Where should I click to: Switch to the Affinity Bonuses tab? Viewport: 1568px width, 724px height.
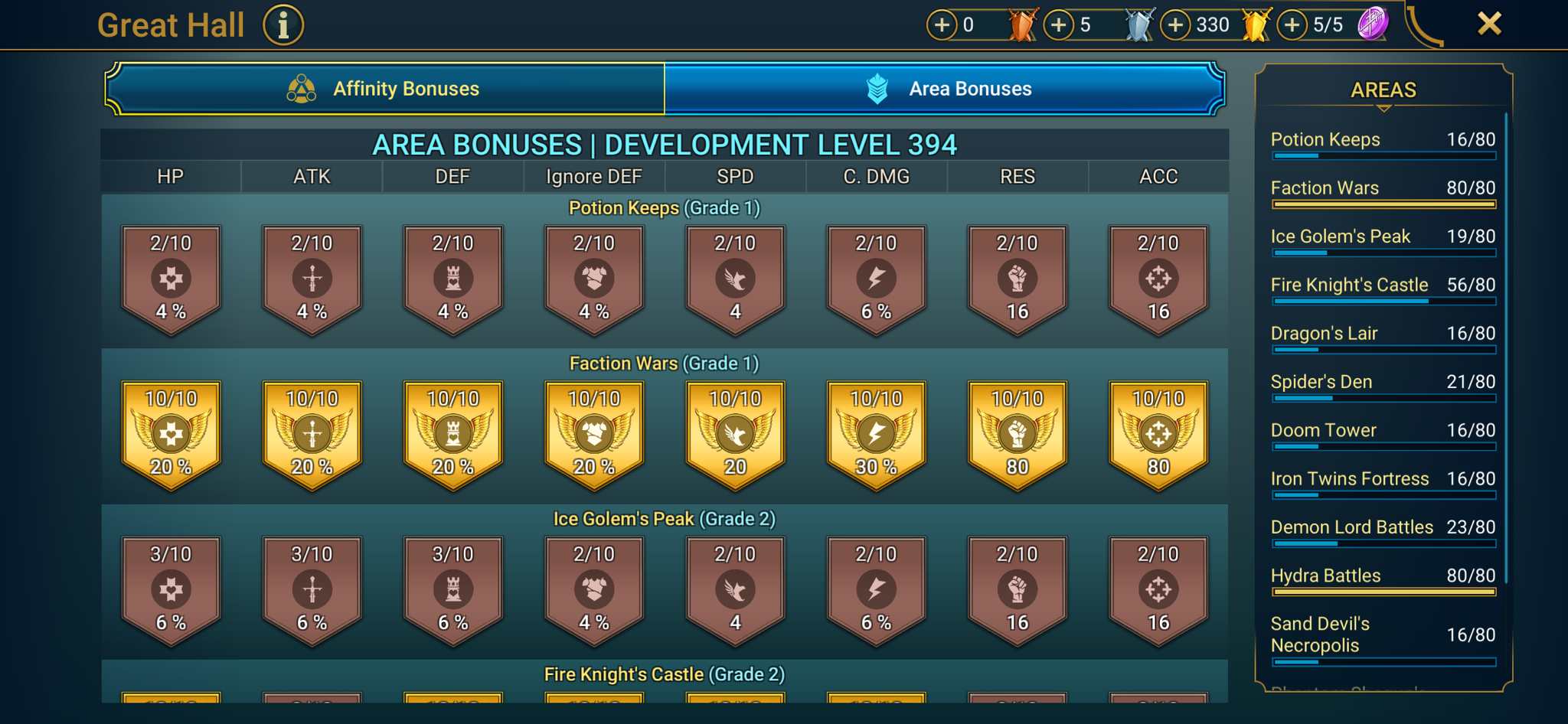404,88
